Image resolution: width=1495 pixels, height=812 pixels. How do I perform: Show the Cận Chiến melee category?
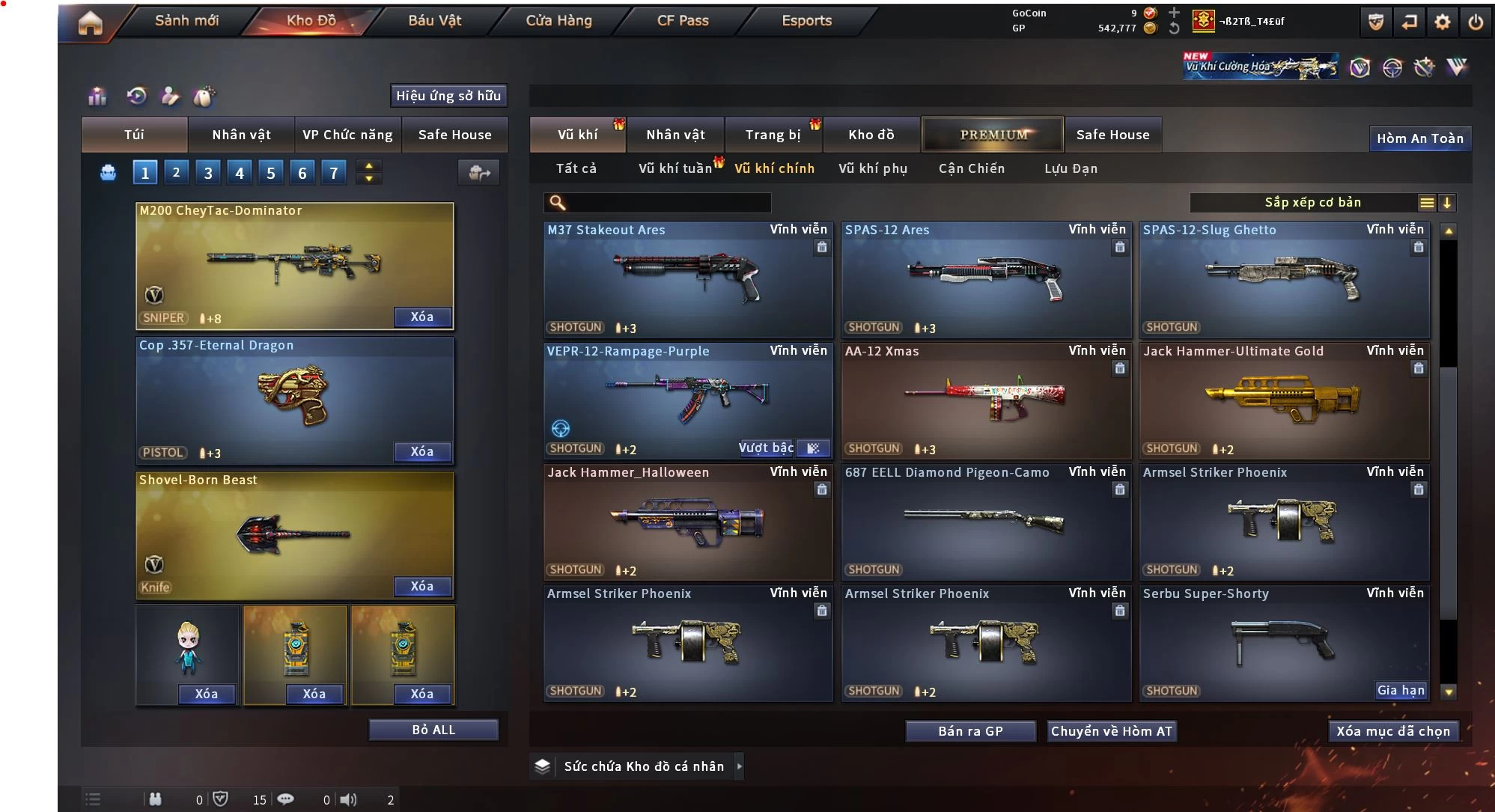(971, 169)
